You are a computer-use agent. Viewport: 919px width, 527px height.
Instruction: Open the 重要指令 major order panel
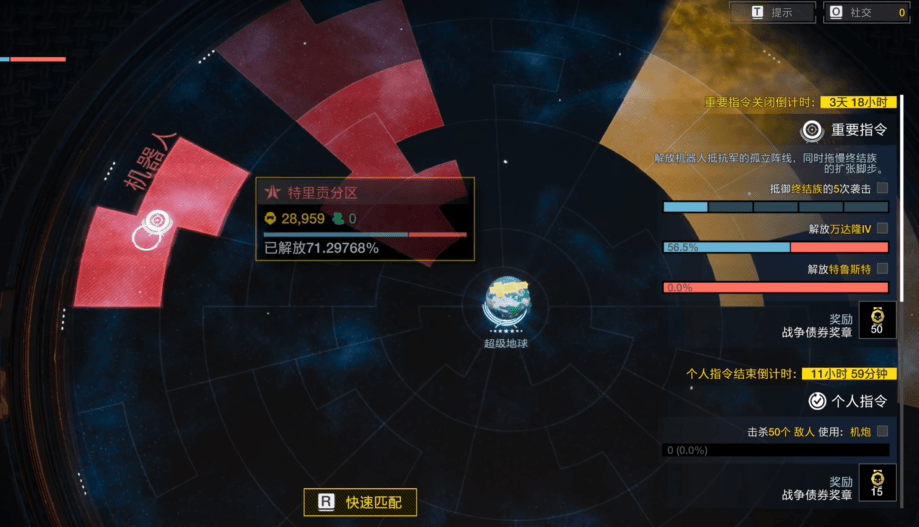click(x=846, y=129)
